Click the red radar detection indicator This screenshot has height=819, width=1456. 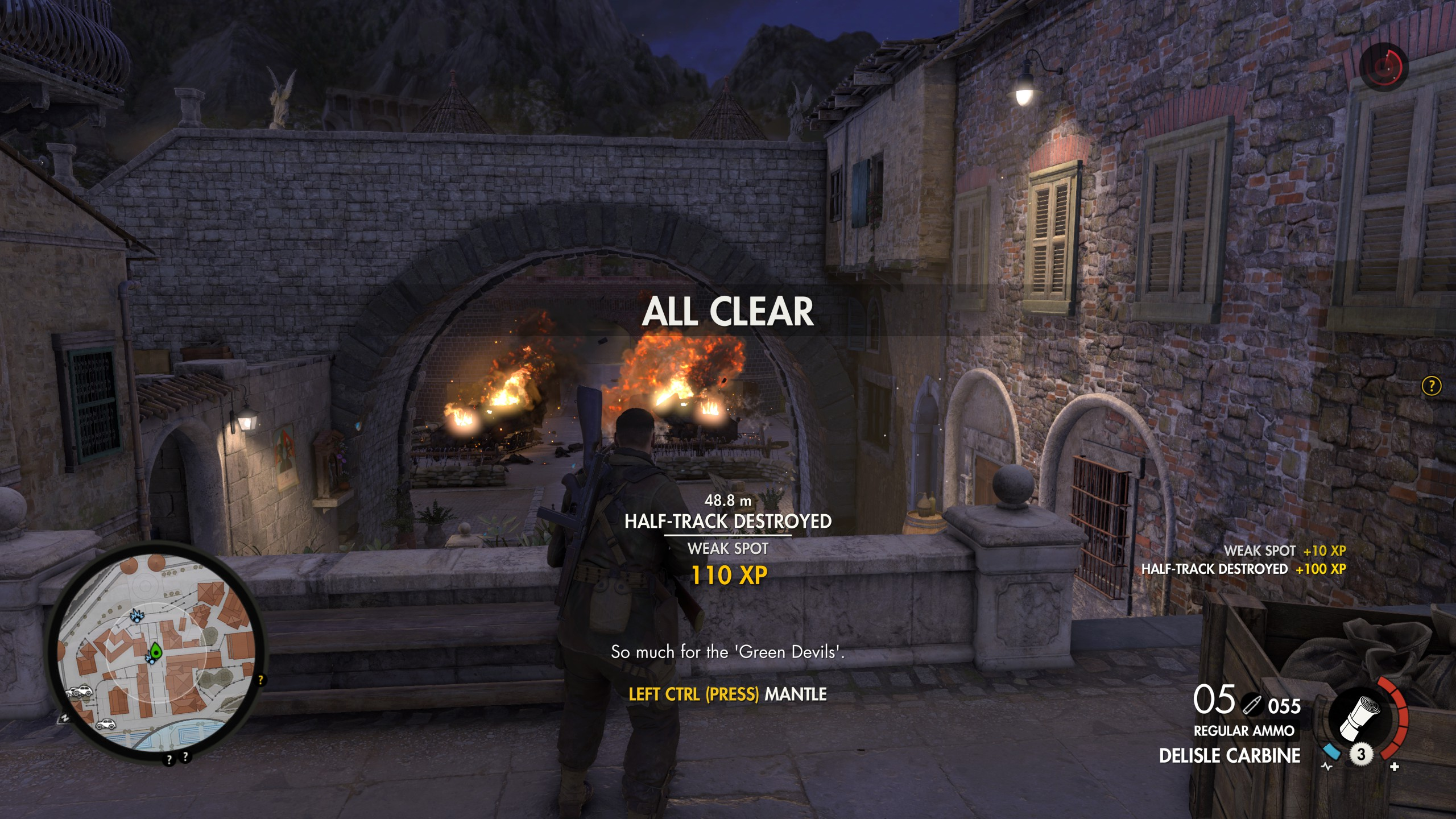(1383, 67)
